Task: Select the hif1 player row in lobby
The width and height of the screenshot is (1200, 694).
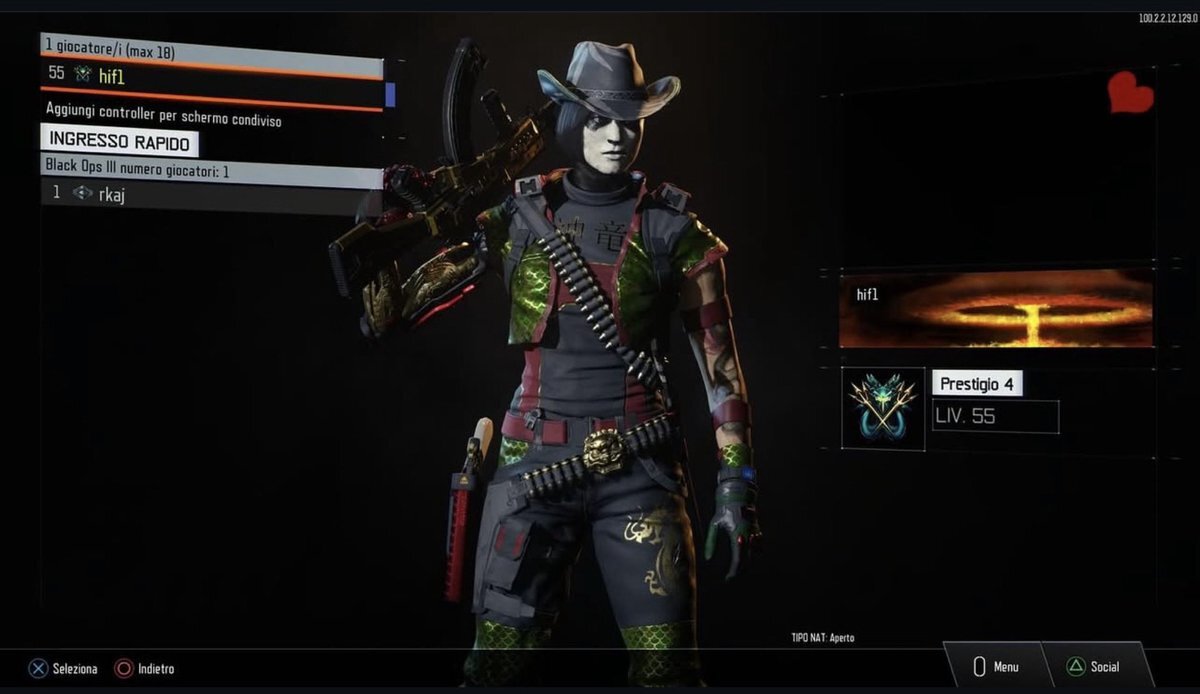Action: [212, 74]
